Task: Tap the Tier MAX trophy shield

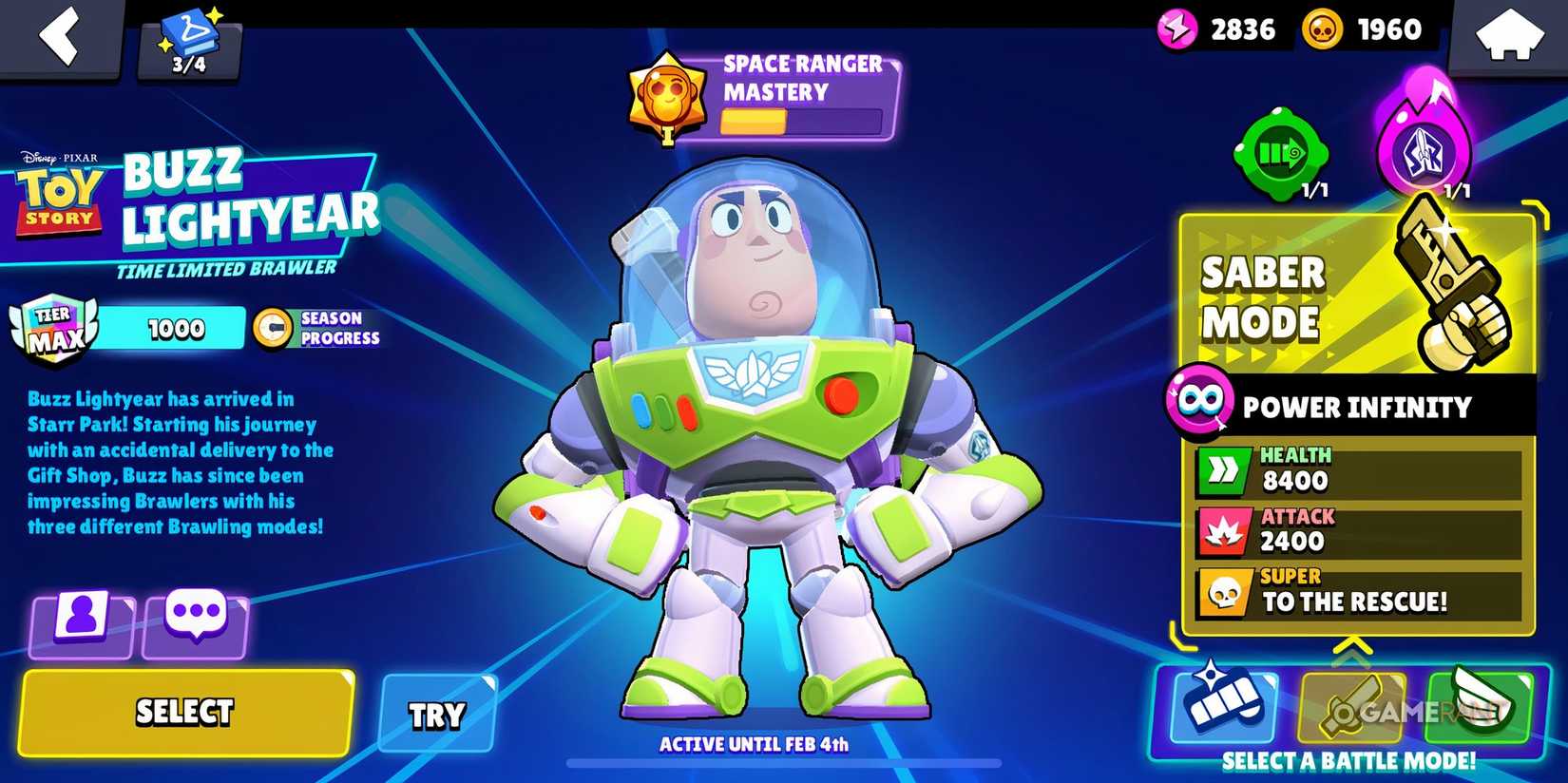Action: click(54, 328)
